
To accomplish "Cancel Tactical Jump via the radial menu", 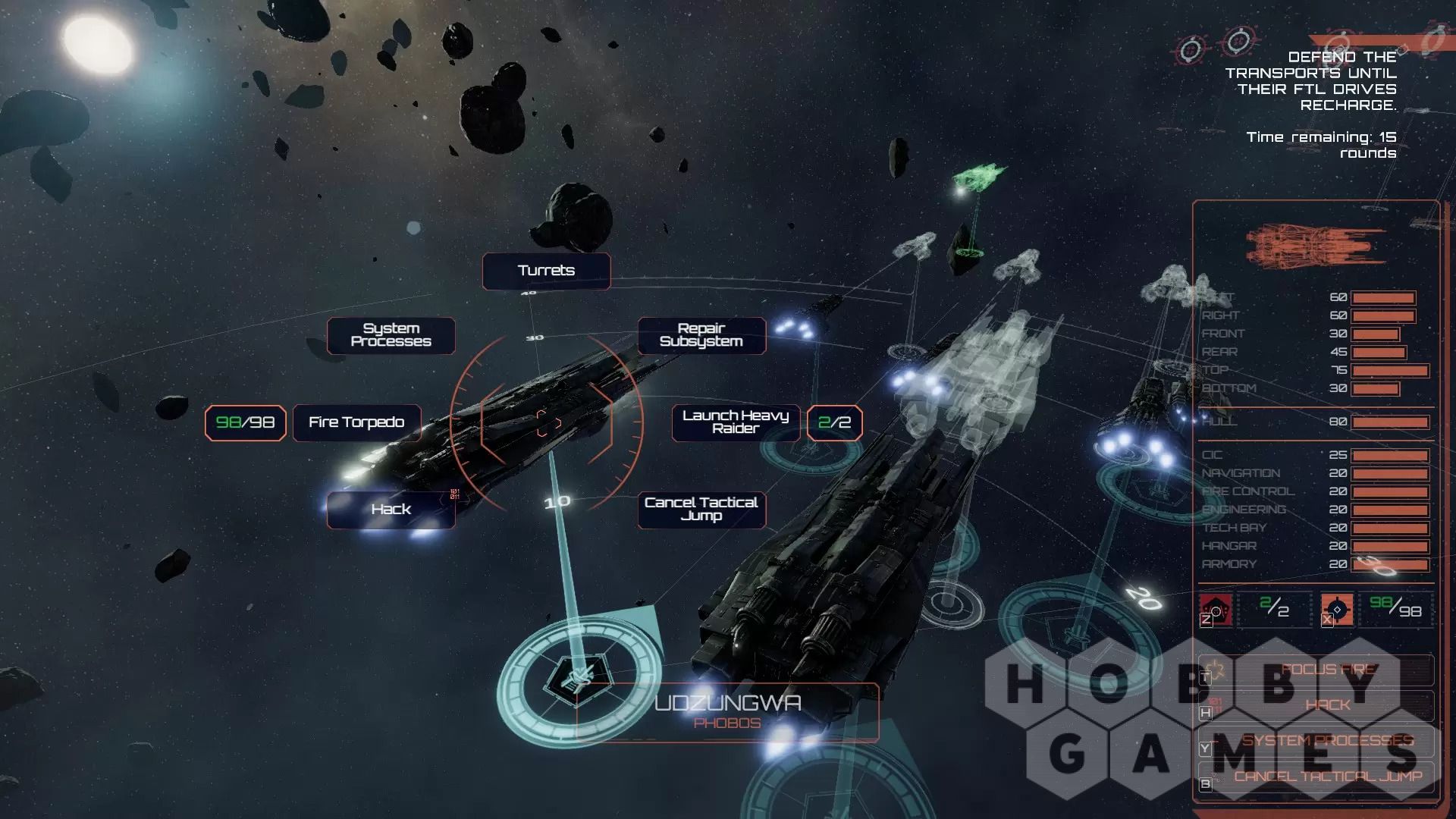I will click(701, 510).
